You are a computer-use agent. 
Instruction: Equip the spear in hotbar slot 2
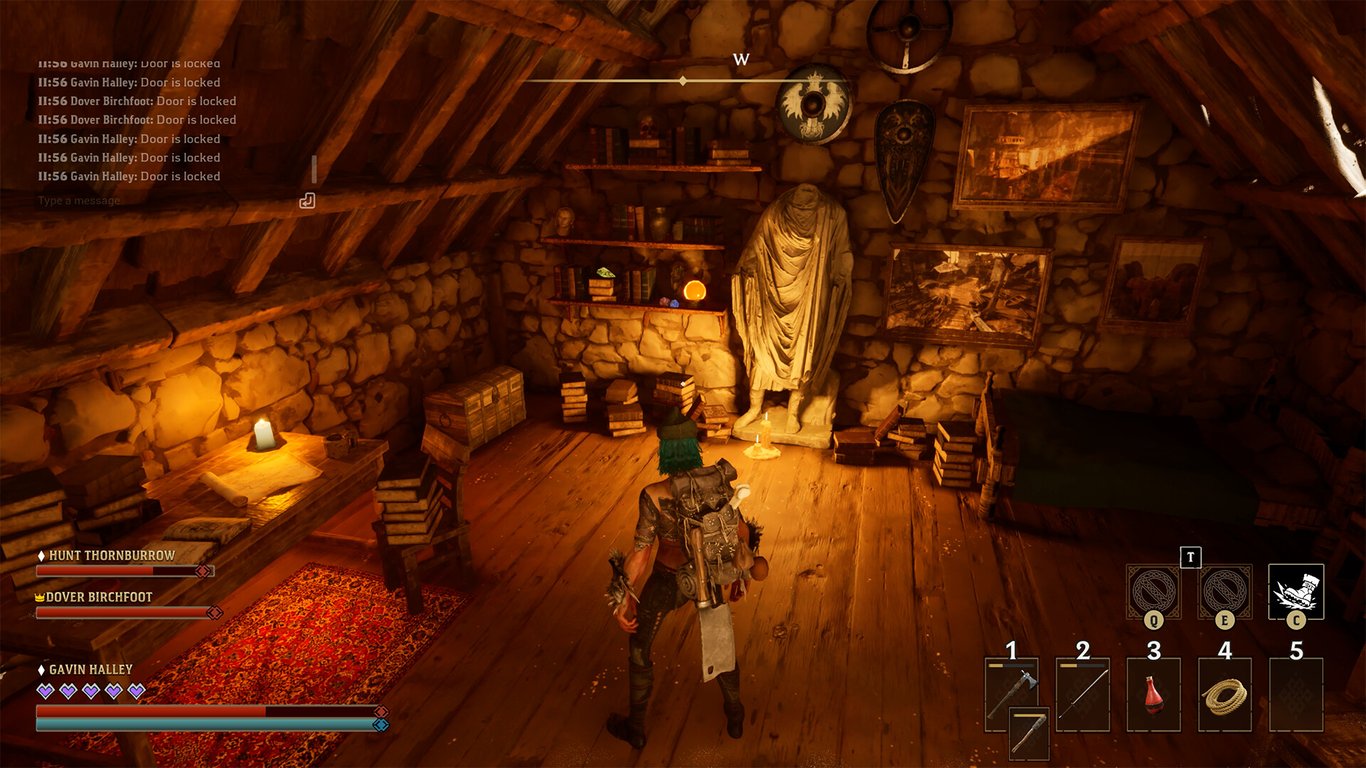tap(1083, 693)
